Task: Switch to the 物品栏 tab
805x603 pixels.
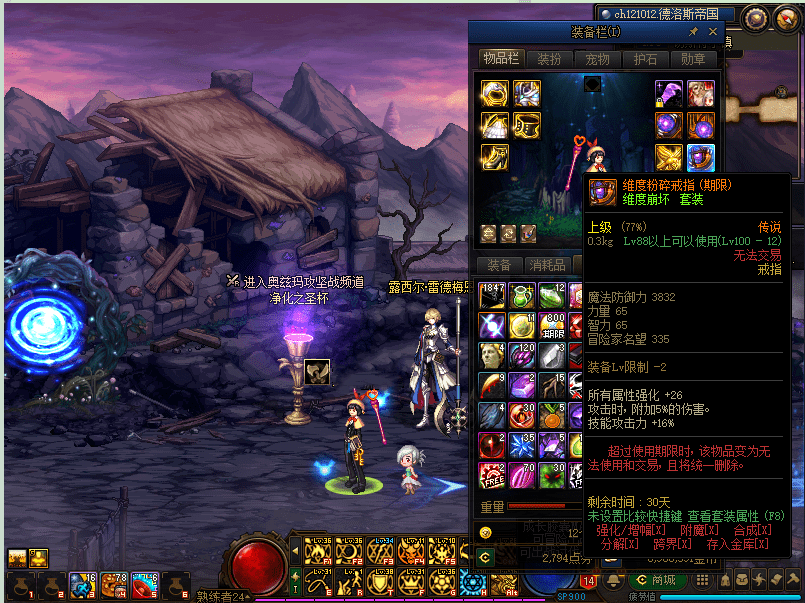Action: point(501,59)
